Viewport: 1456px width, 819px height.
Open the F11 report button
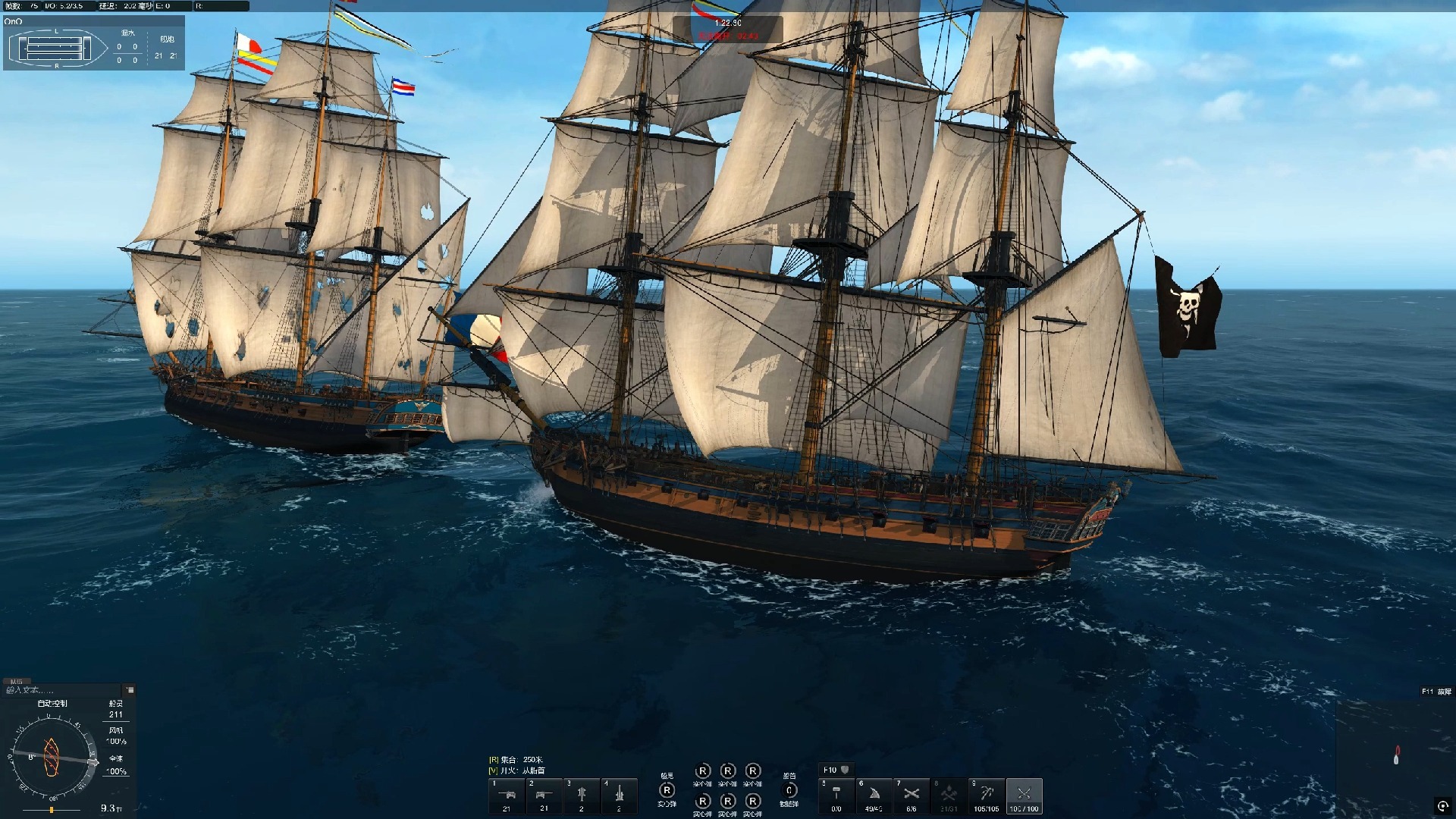(1436, 692)
